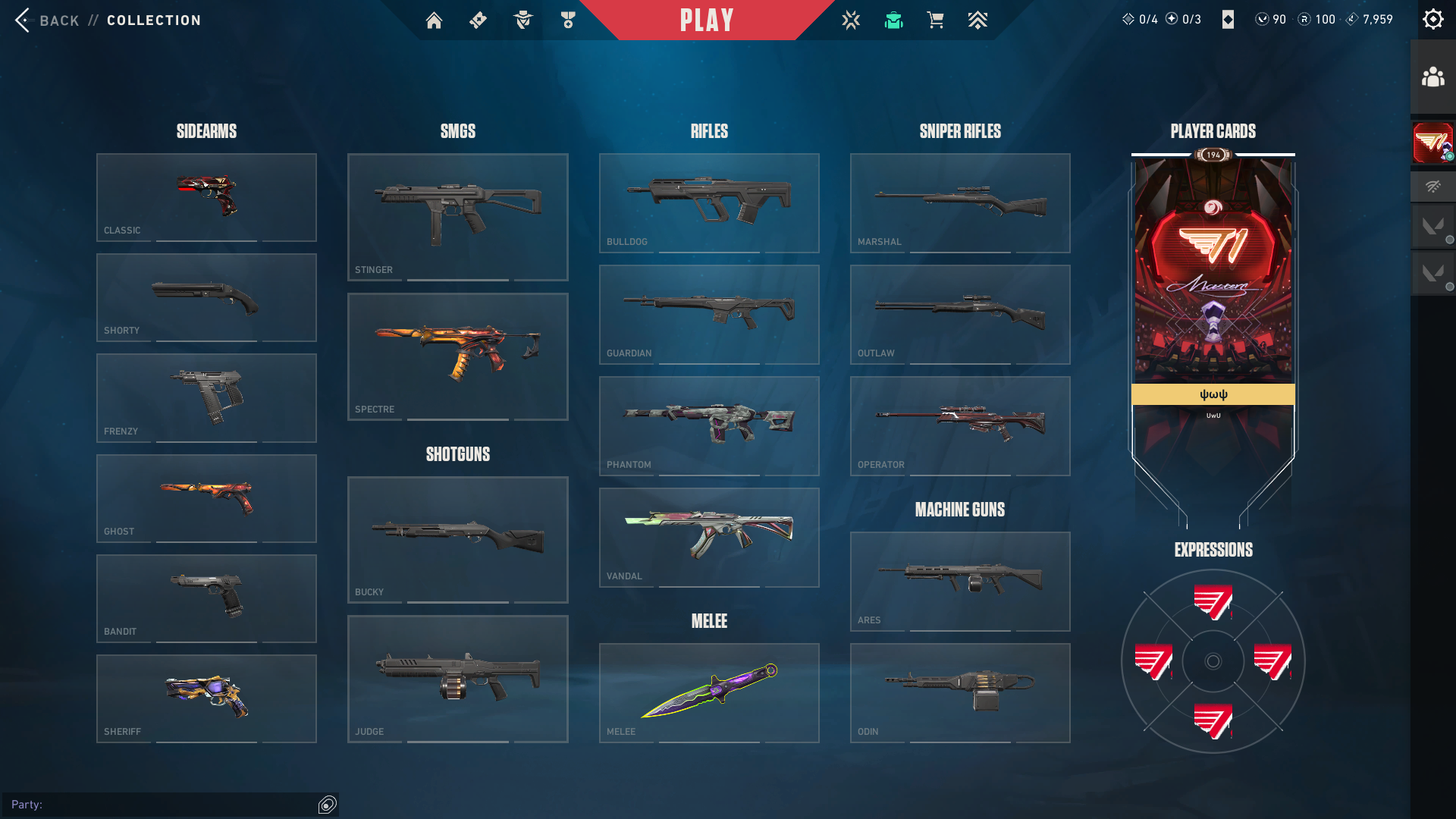The image size is (1456, 819).
Task: Choose the Melee knife slot
Action: pyautogui.click(x=709, y=692)
